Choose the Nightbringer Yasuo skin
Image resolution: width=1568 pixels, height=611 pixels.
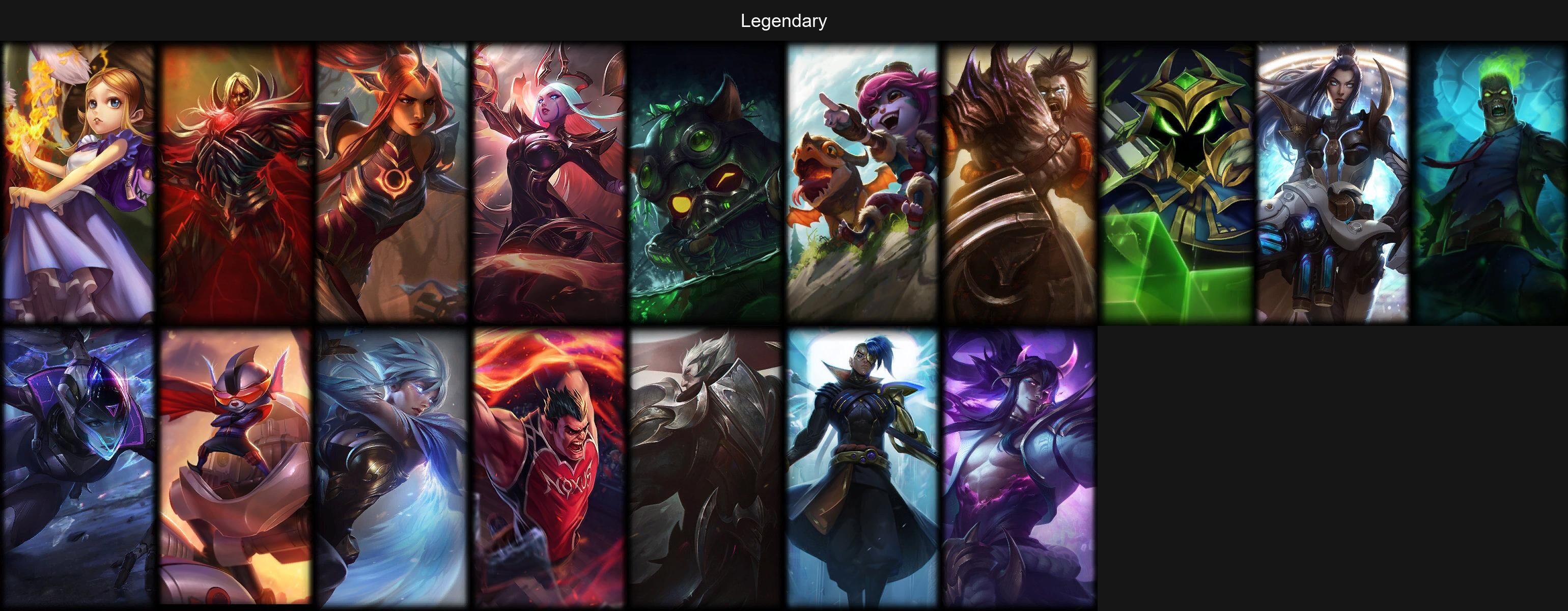coord(1020,468)
